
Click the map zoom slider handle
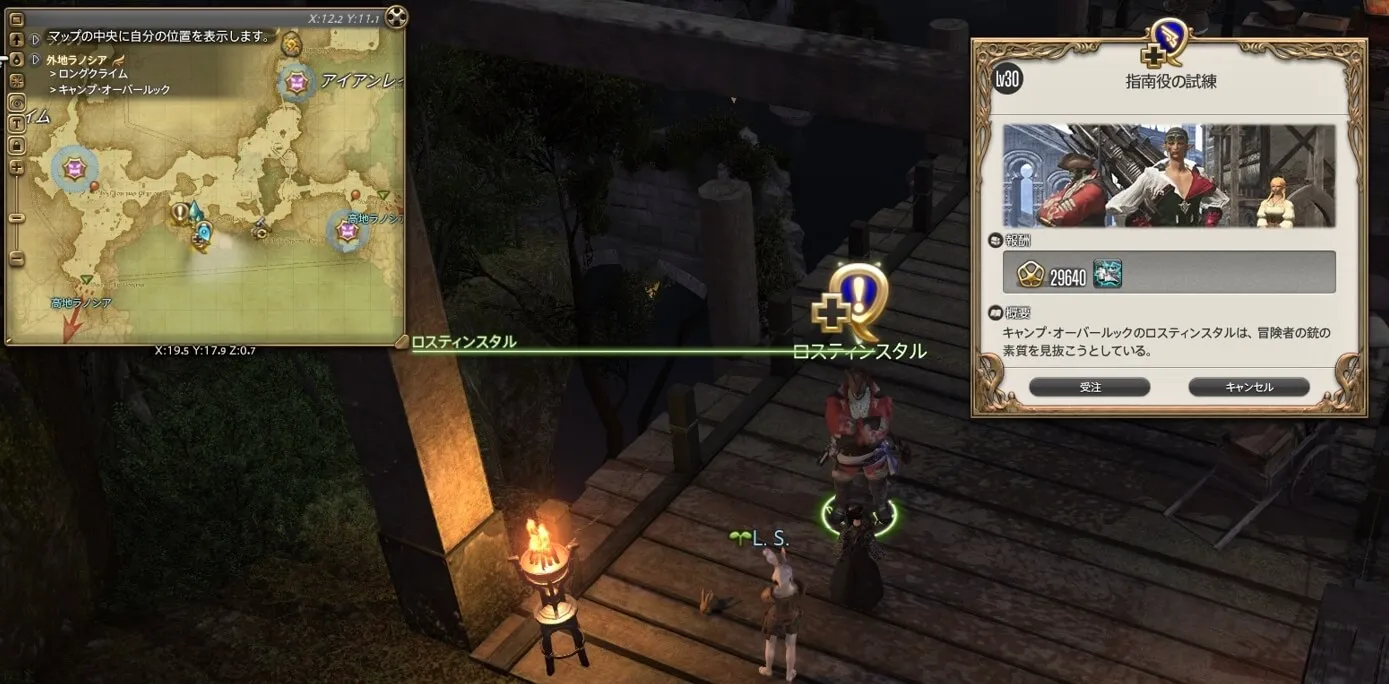[x=17, y=217]
